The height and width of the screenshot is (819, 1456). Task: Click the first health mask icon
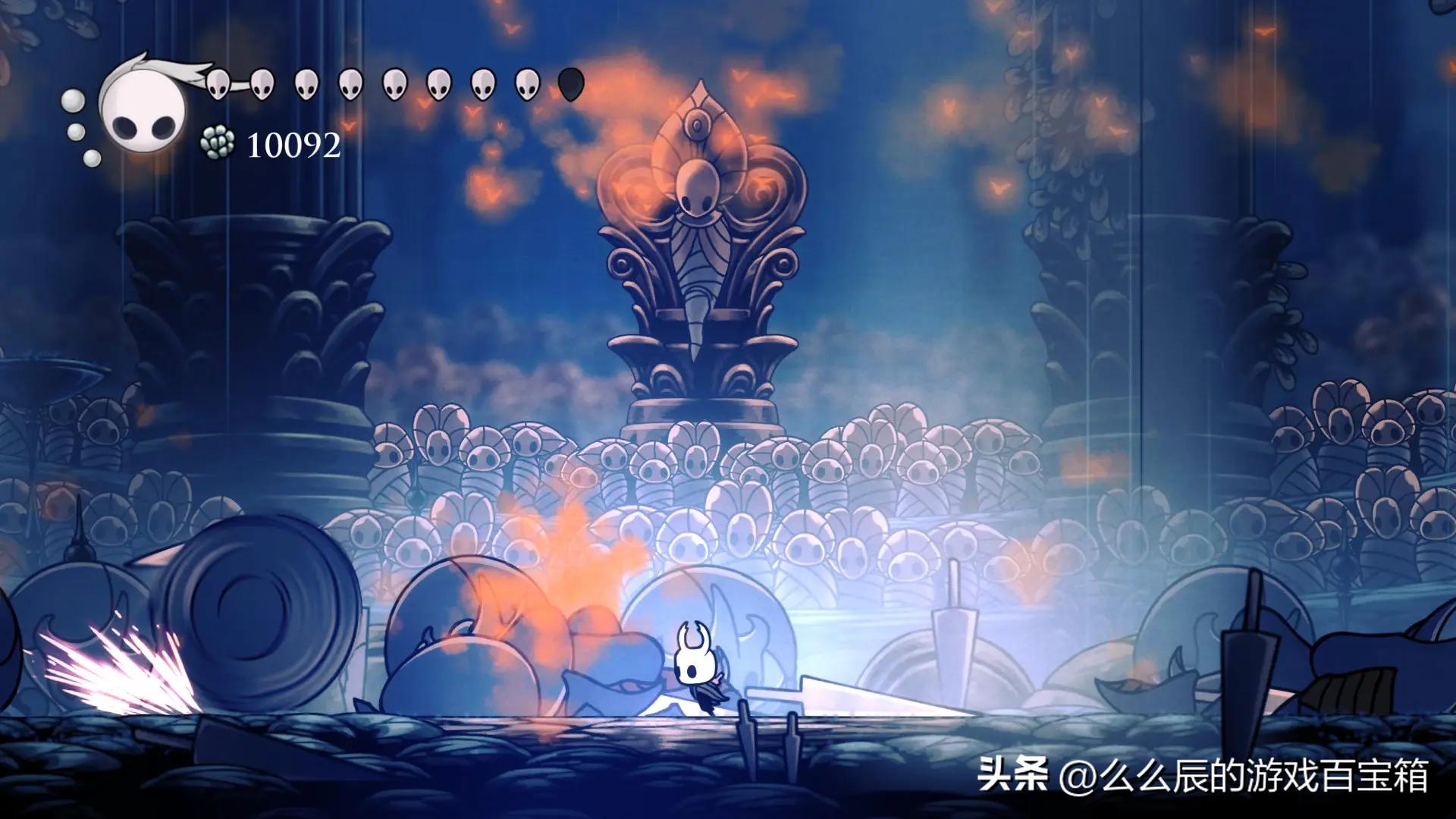click(218, 82)
